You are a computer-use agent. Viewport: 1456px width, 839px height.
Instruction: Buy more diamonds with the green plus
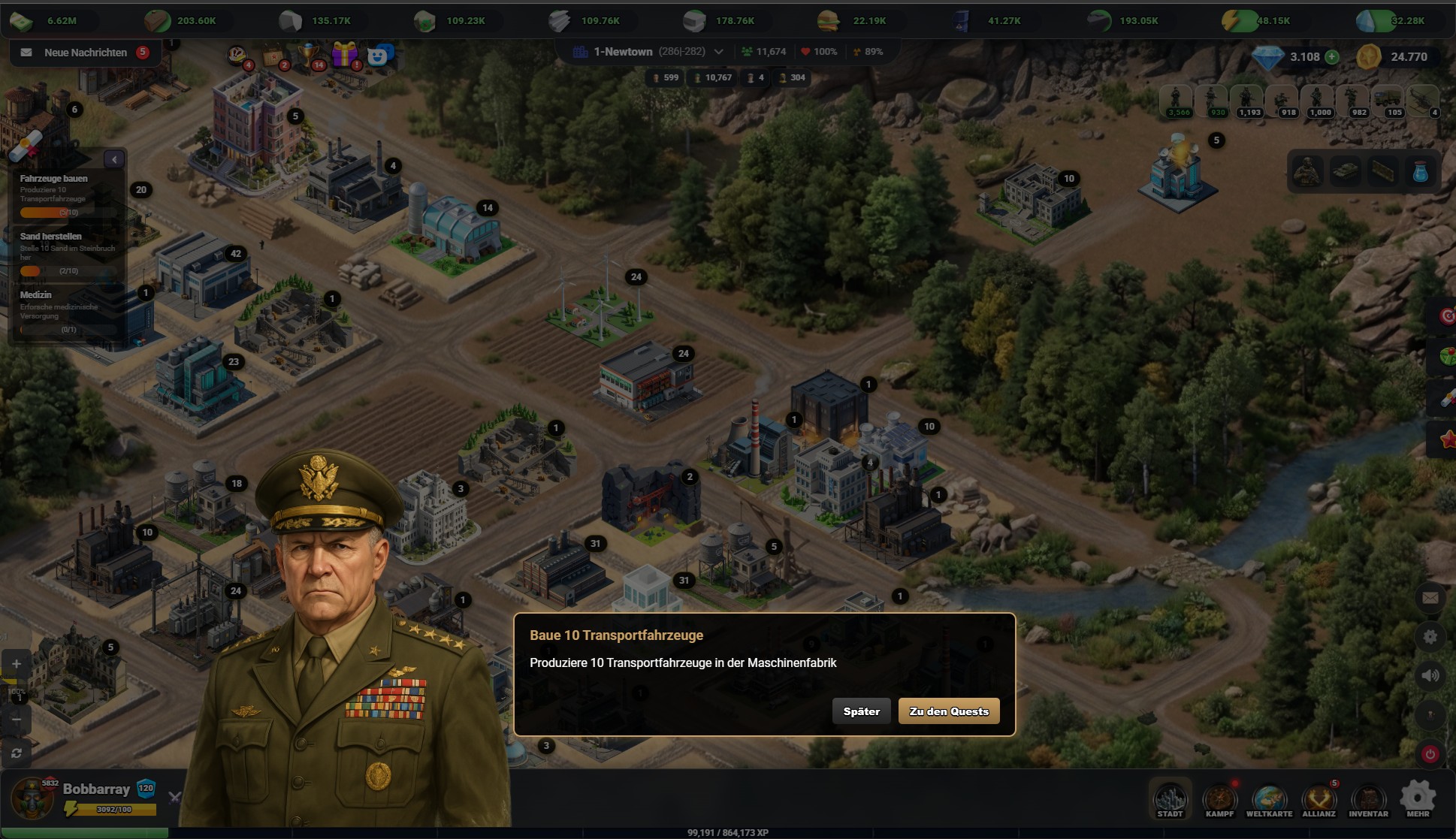point(1332,57)
